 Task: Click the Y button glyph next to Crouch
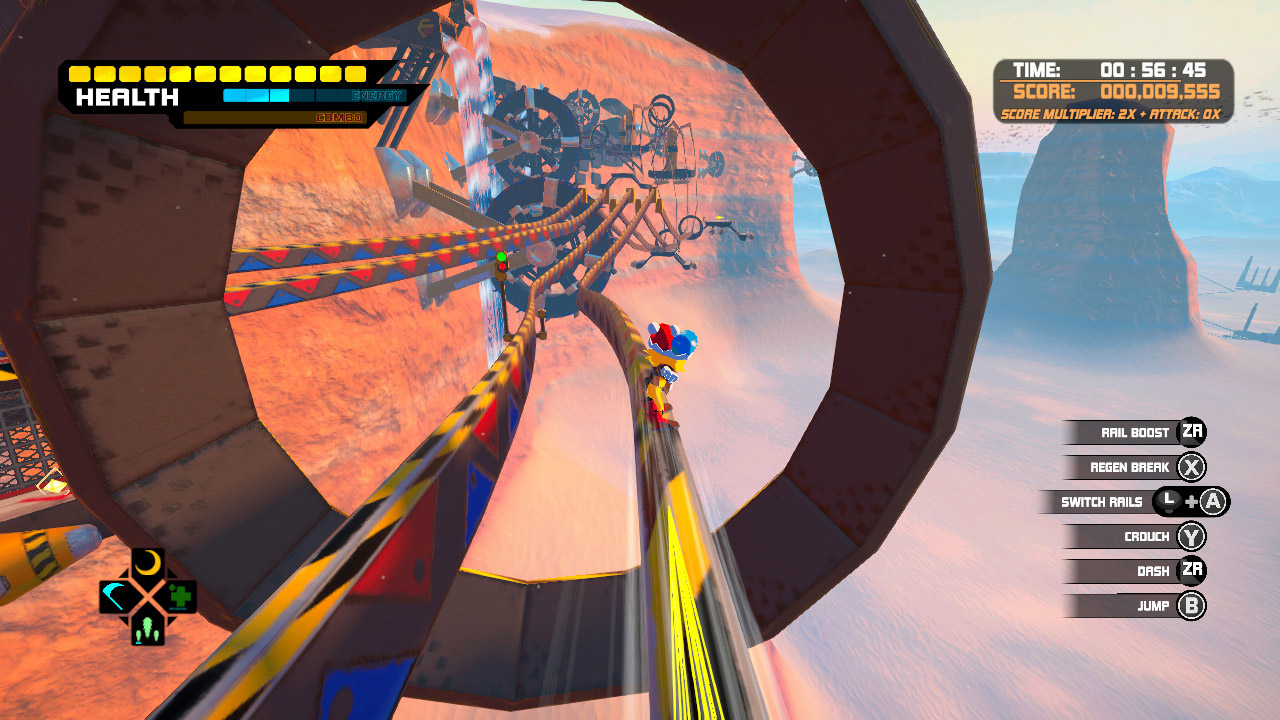pos(1193,536)
